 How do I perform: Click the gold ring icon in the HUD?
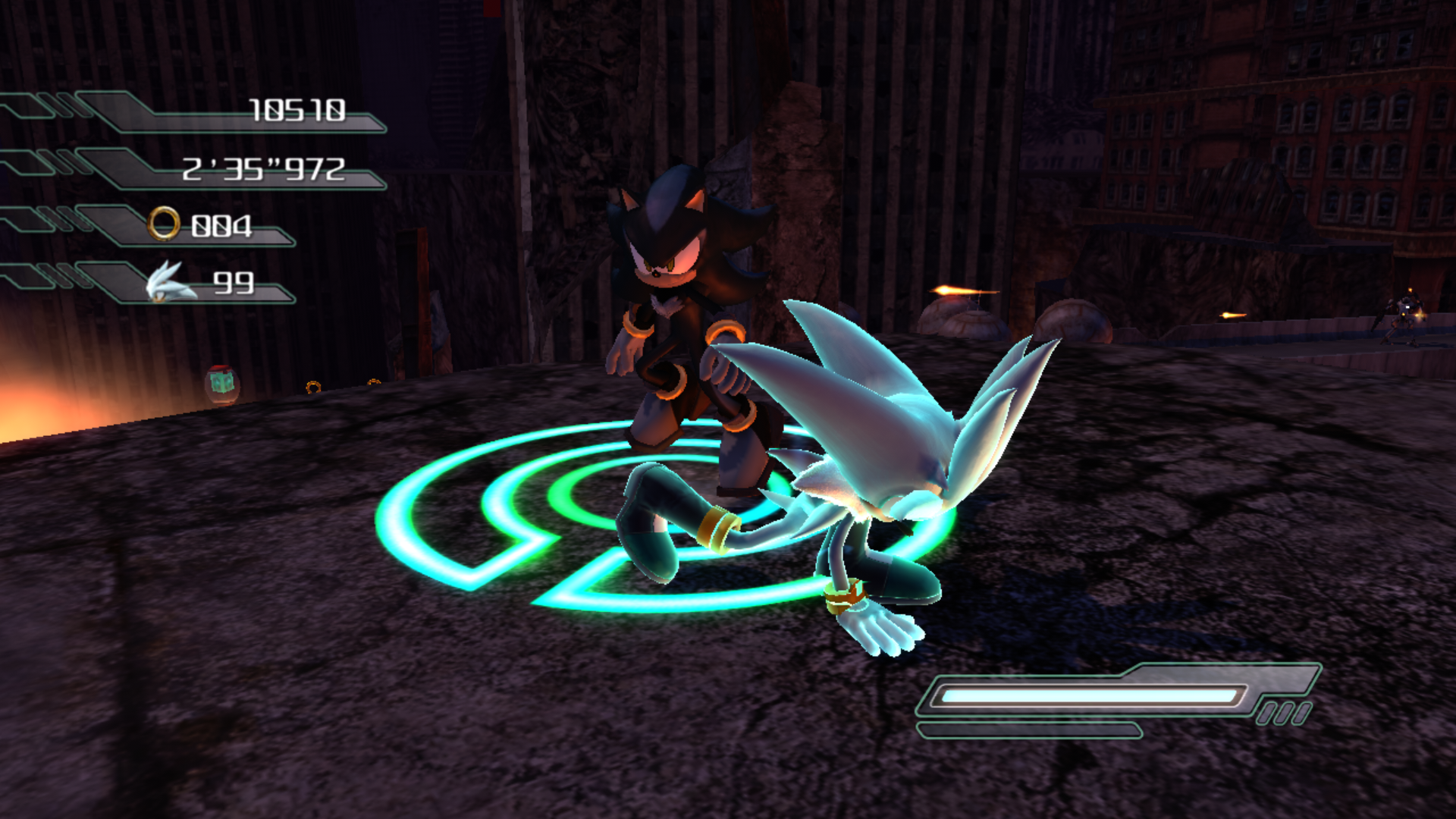(164, 224)
